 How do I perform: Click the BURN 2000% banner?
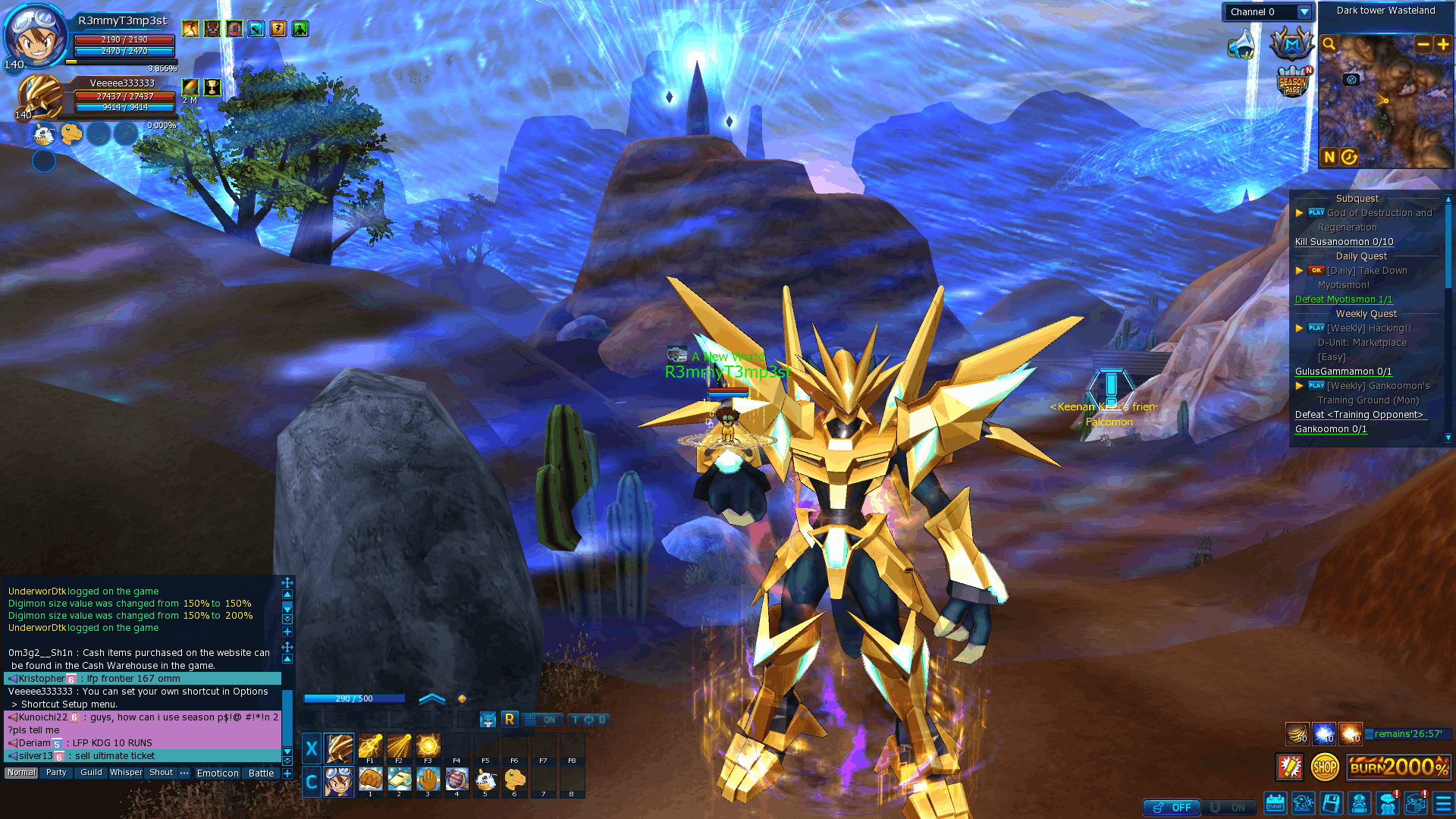click(1398, 767)
